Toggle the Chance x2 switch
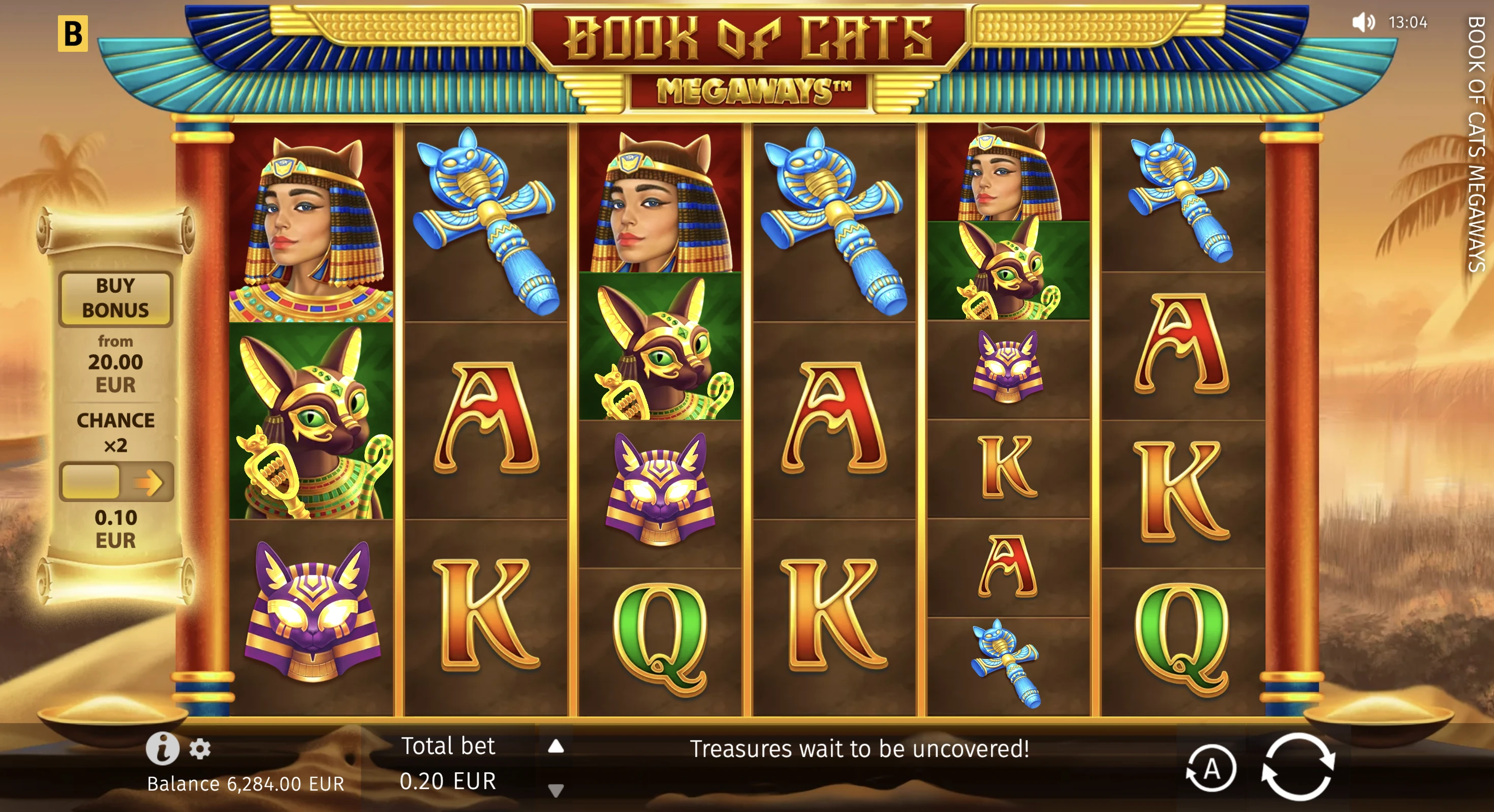The width and height of the screenshot is (1494, 812). click(x=116, y=481)
